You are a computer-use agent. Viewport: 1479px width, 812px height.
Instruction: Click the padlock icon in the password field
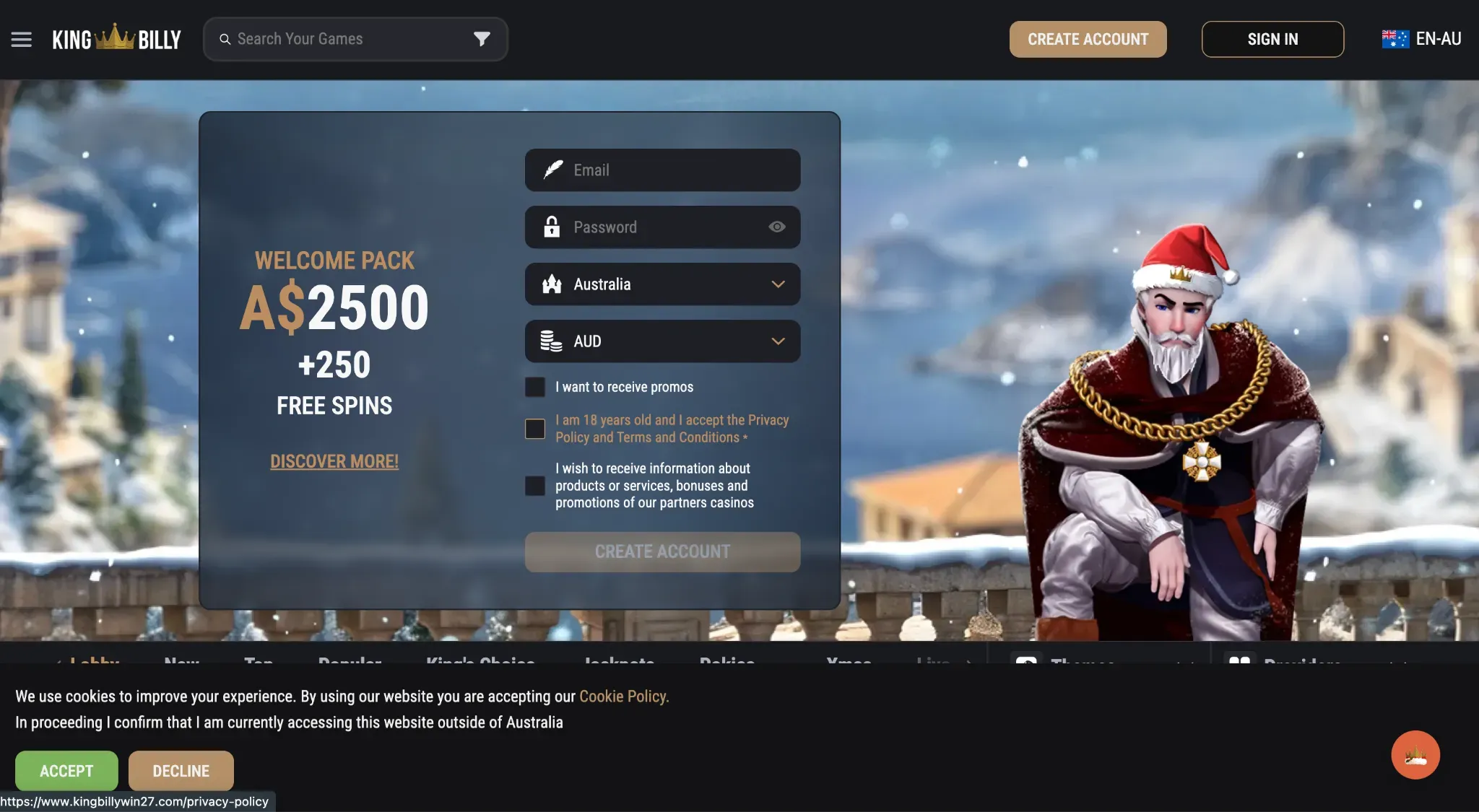(x=552, y=227)
